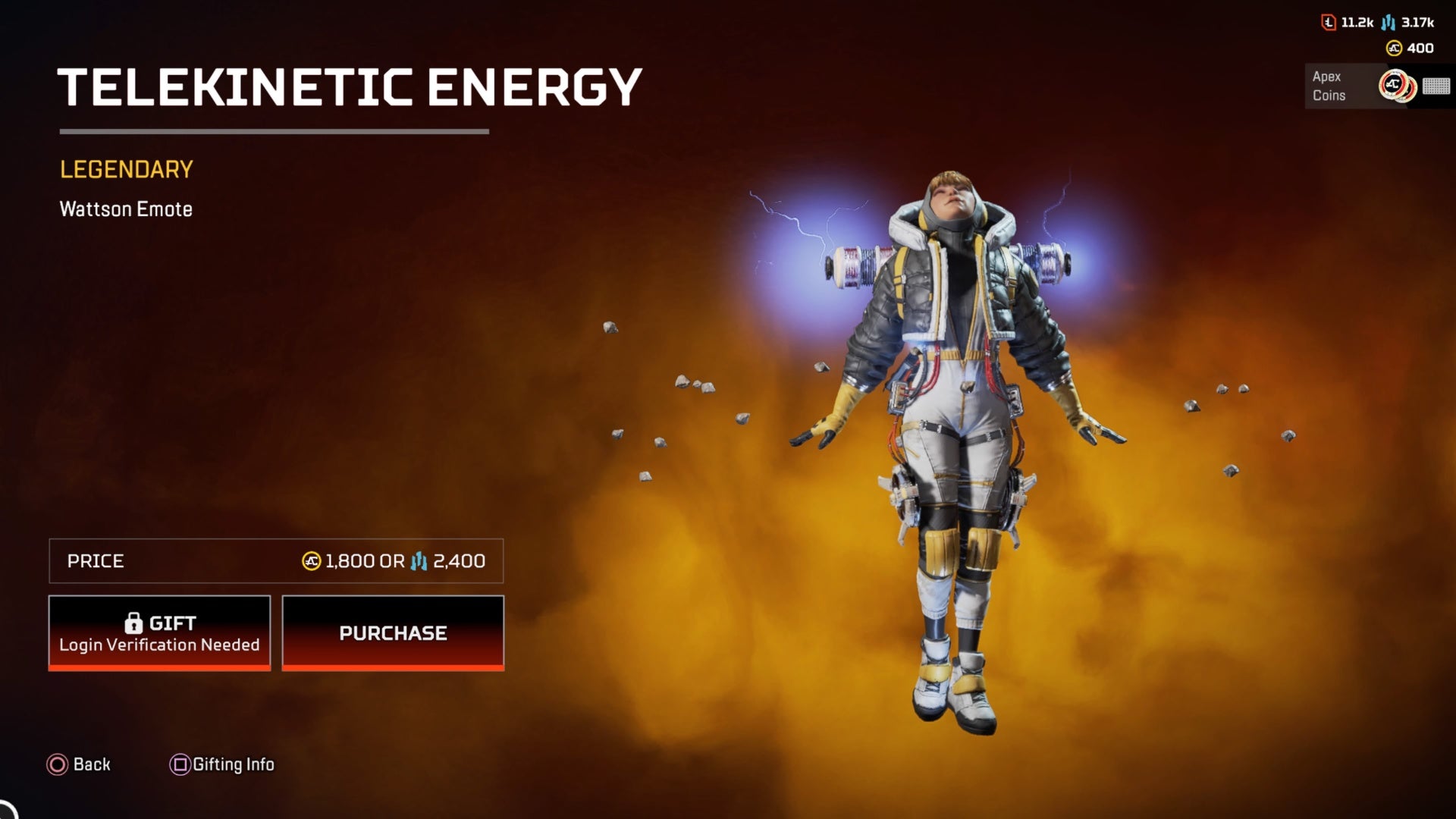Click the PRICE information panel
1456x819 pixels.
coord(275,561)
